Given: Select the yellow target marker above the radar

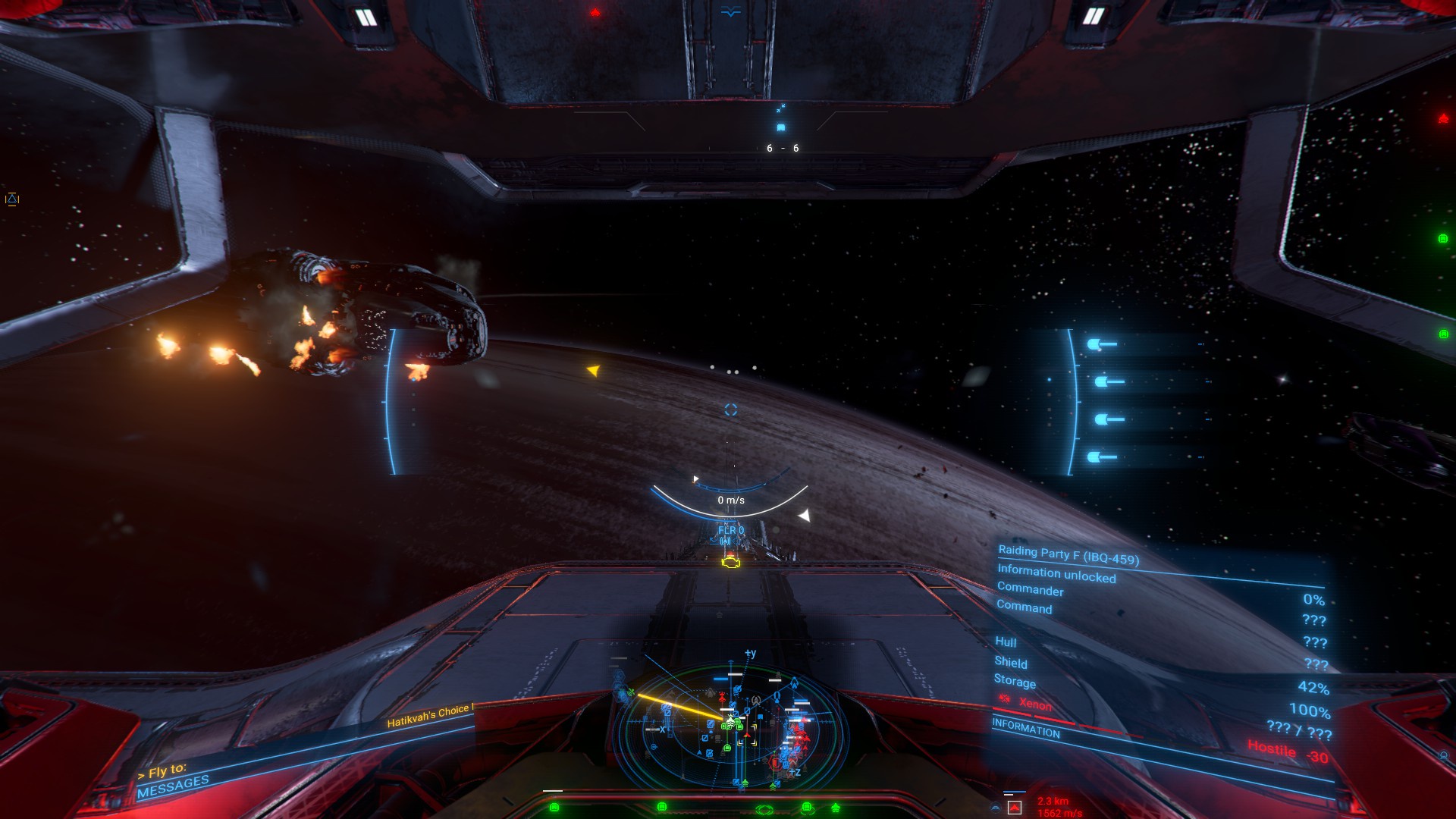Looking at the screenshot, I should pos(730,562).
